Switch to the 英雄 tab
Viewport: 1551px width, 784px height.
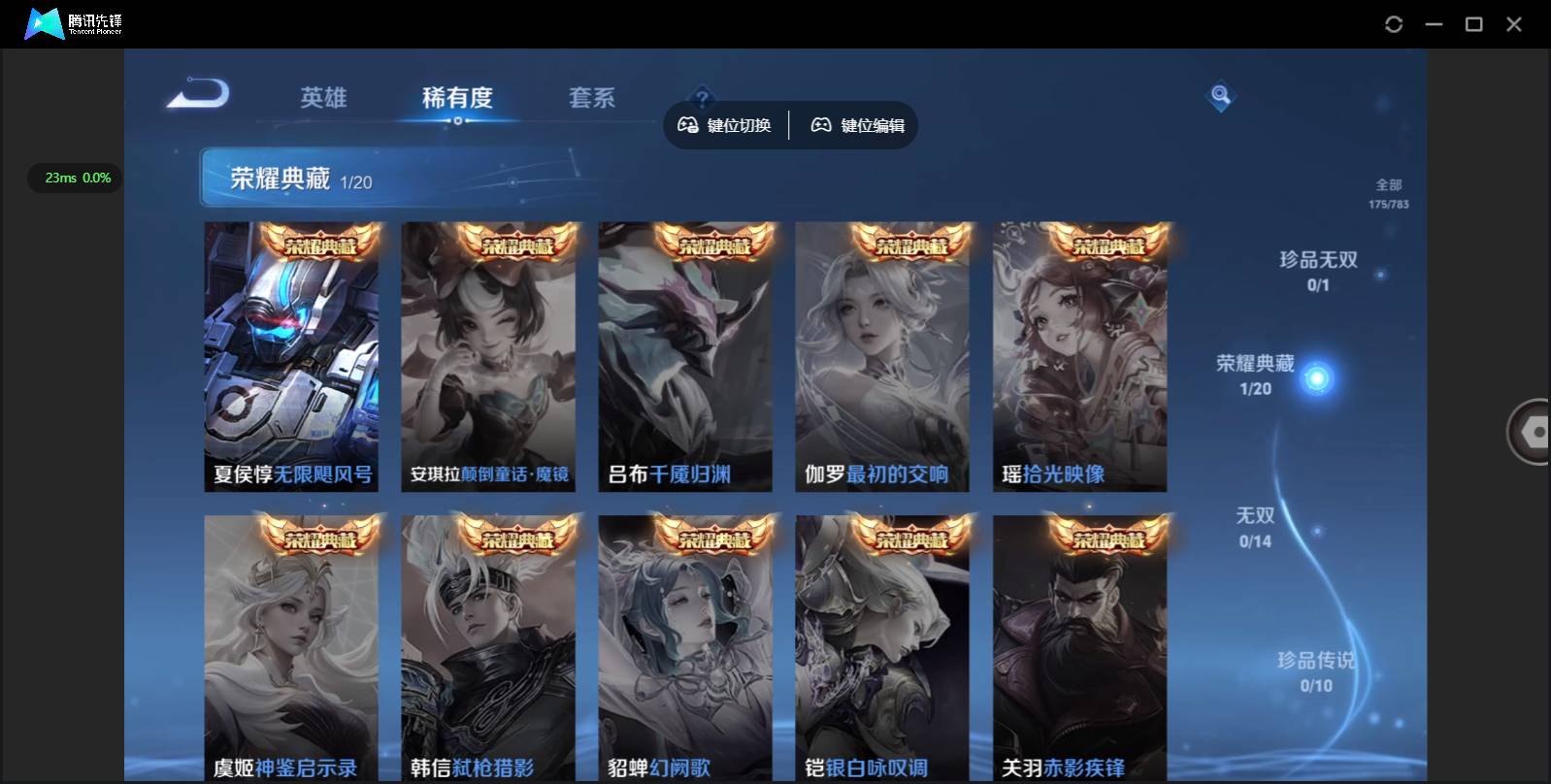pyautogui.click(x=323, y=97)
